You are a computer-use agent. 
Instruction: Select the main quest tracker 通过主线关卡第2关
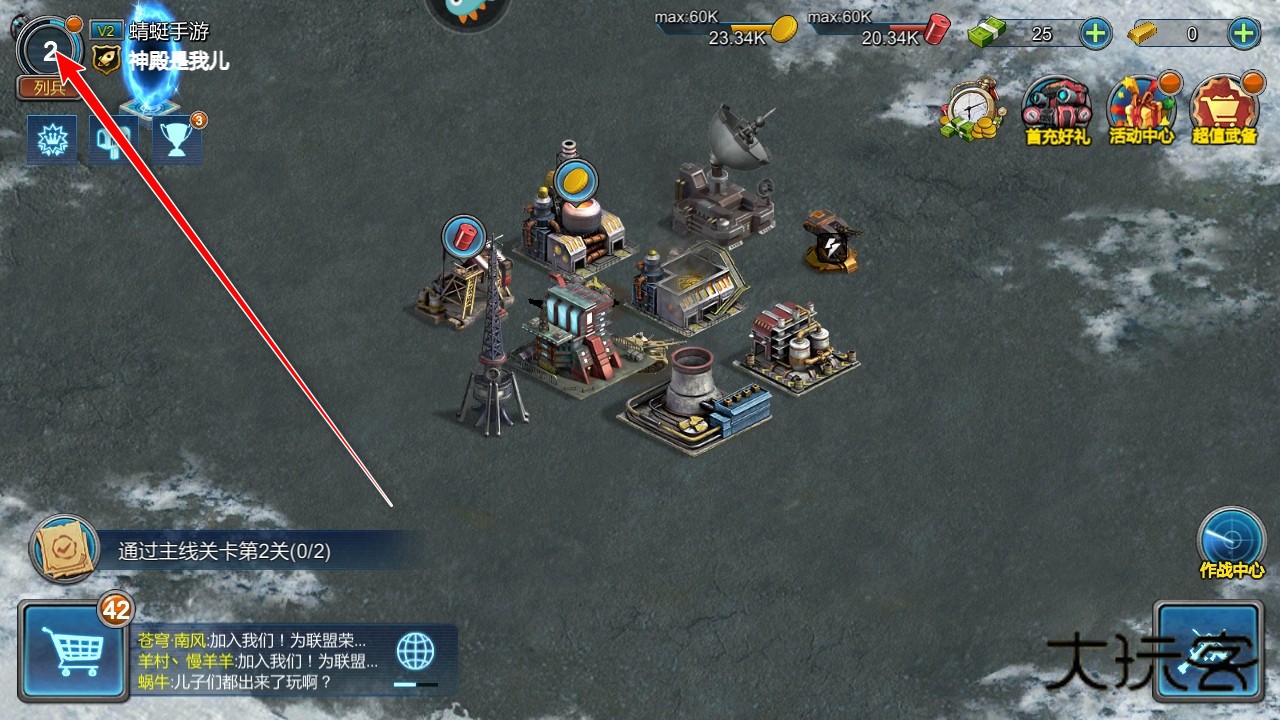tap(224, 551)
